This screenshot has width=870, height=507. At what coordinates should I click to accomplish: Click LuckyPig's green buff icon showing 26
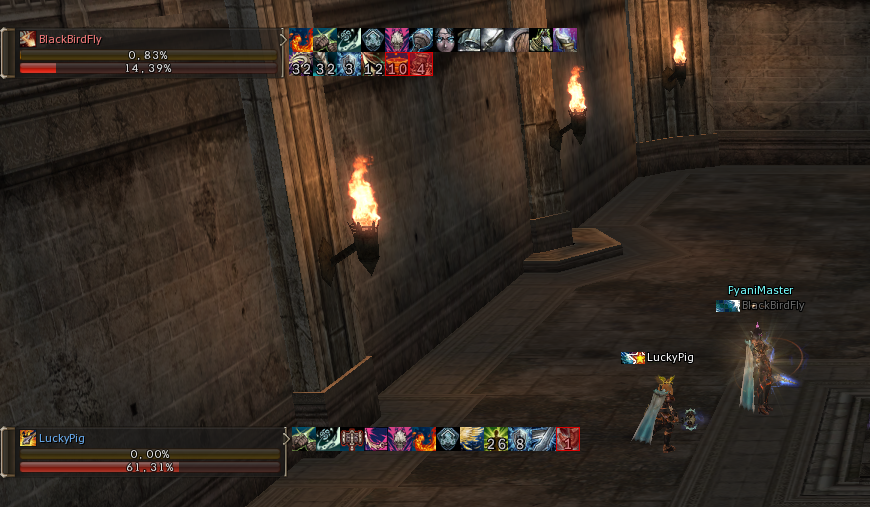click(x=496, y=440)
